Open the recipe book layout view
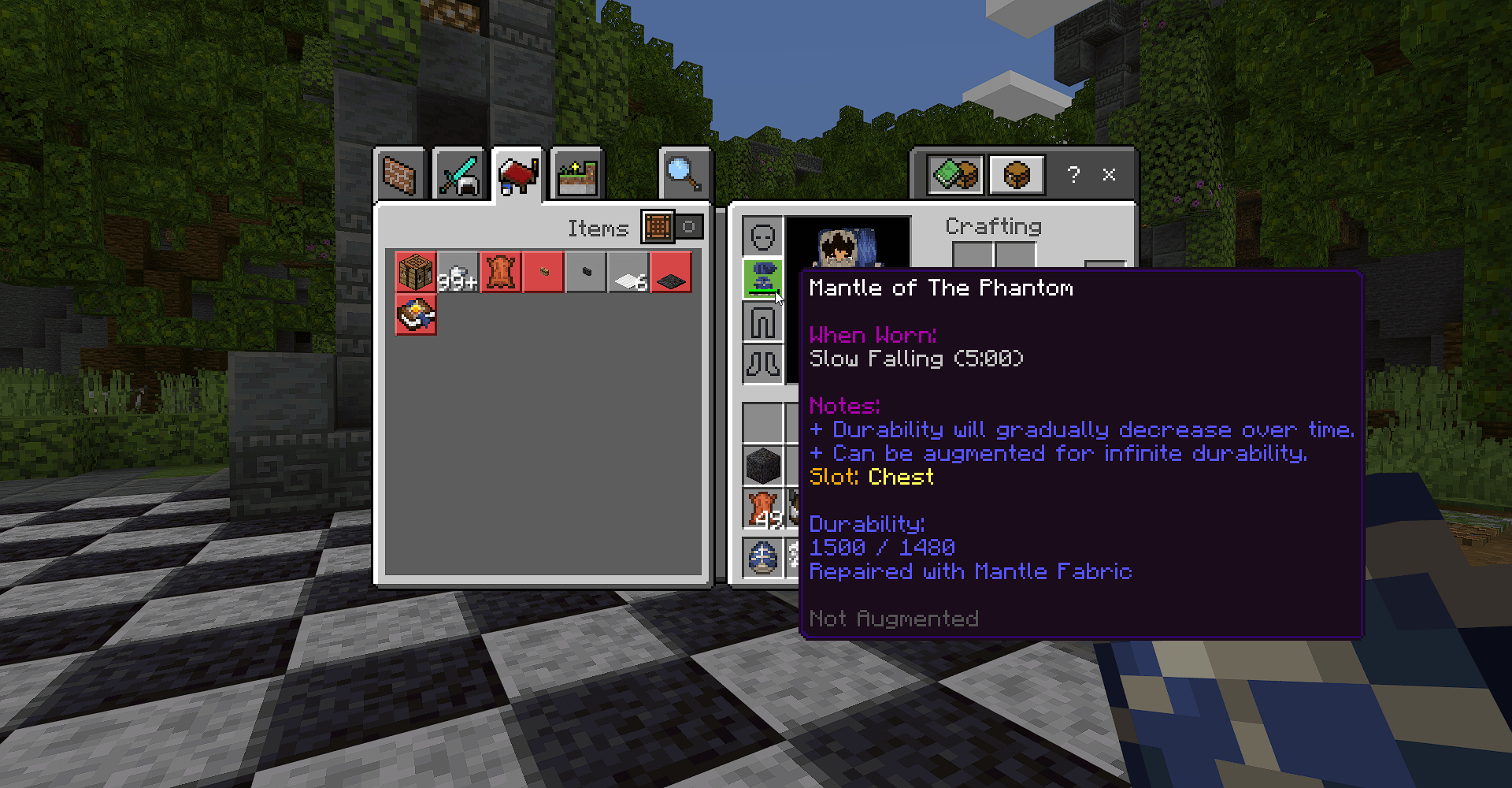 (x=956, y=174)
